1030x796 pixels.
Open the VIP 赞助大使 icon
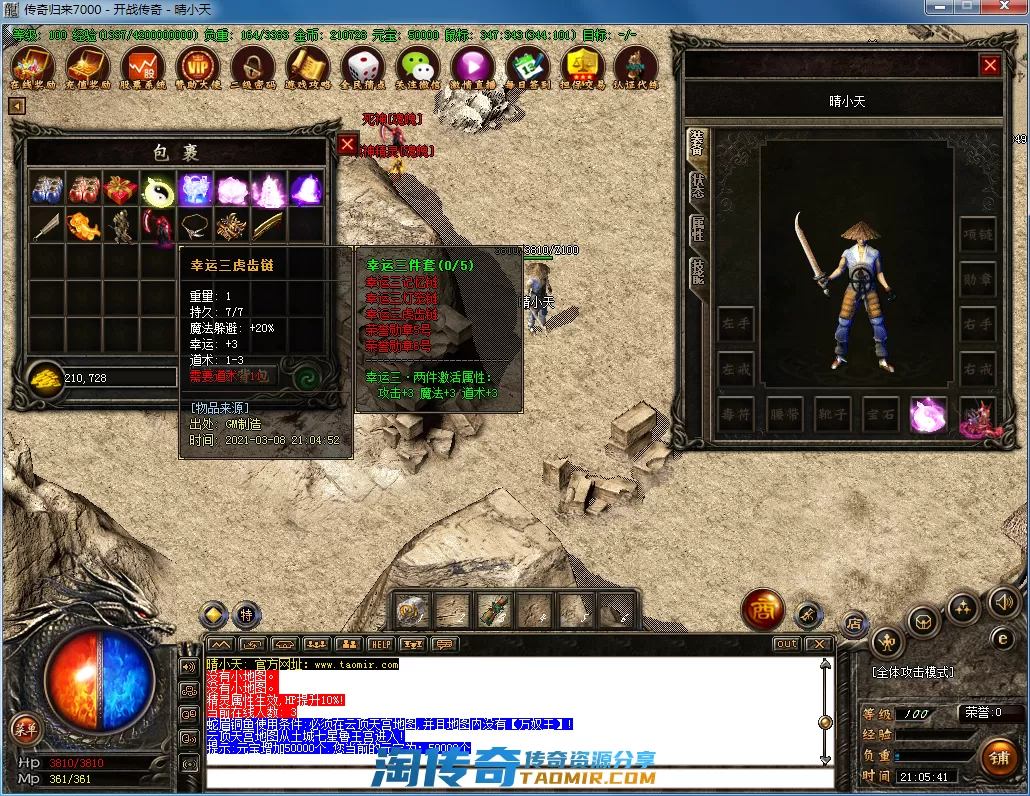196,66
